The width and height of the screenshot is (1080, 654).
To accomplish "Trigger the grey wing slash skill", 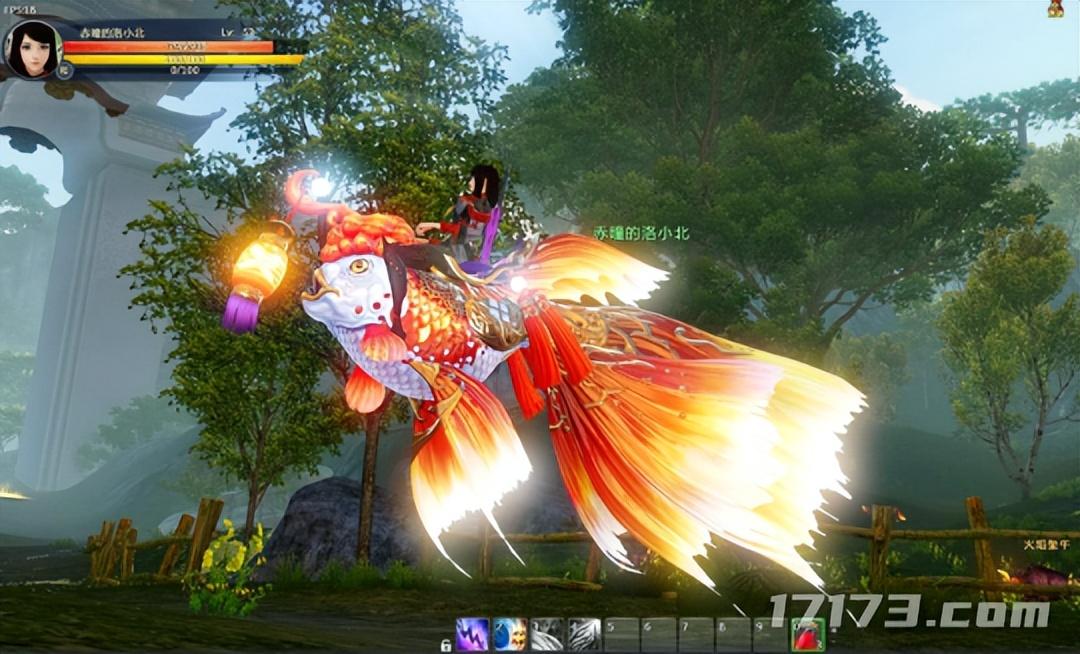I will click(547, 634).
